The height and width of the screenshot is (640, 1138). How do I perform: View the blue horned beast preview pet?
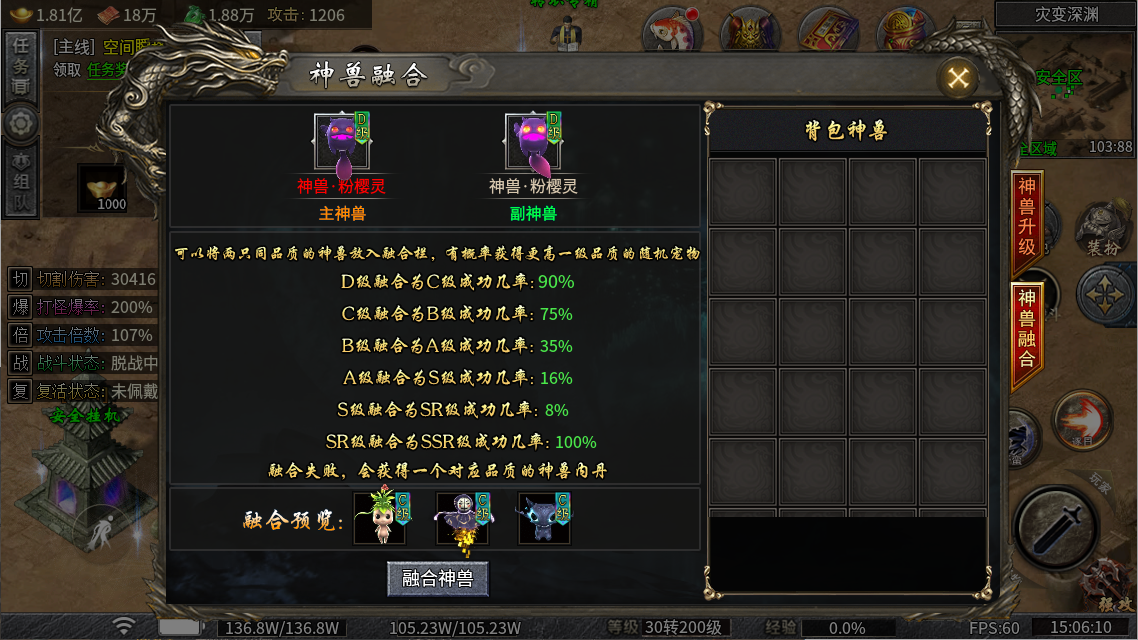coord(544,517)
